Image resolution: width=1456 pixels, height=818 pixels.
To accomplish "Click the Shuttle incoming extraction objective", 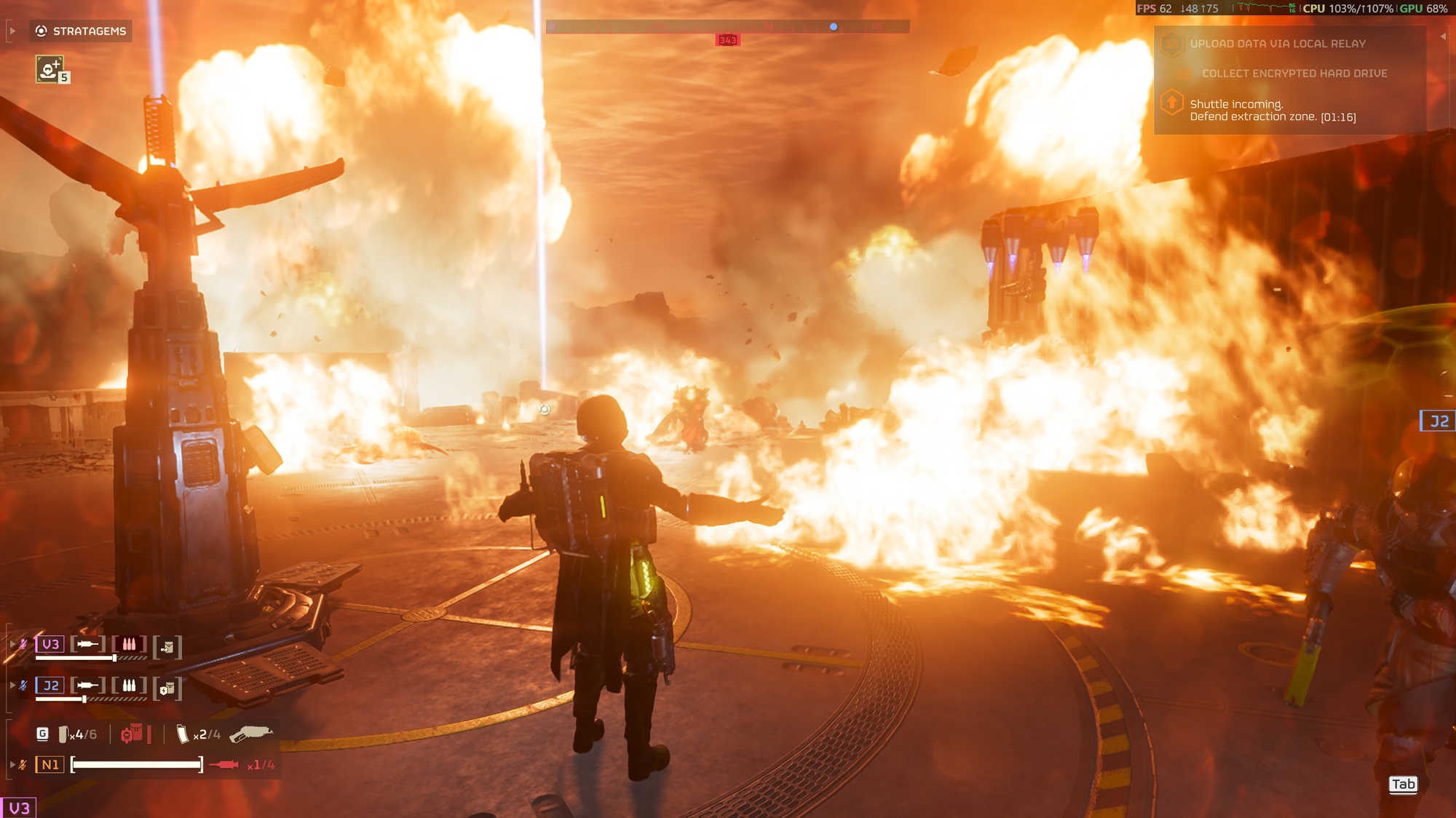I will tap(1272, 111).
